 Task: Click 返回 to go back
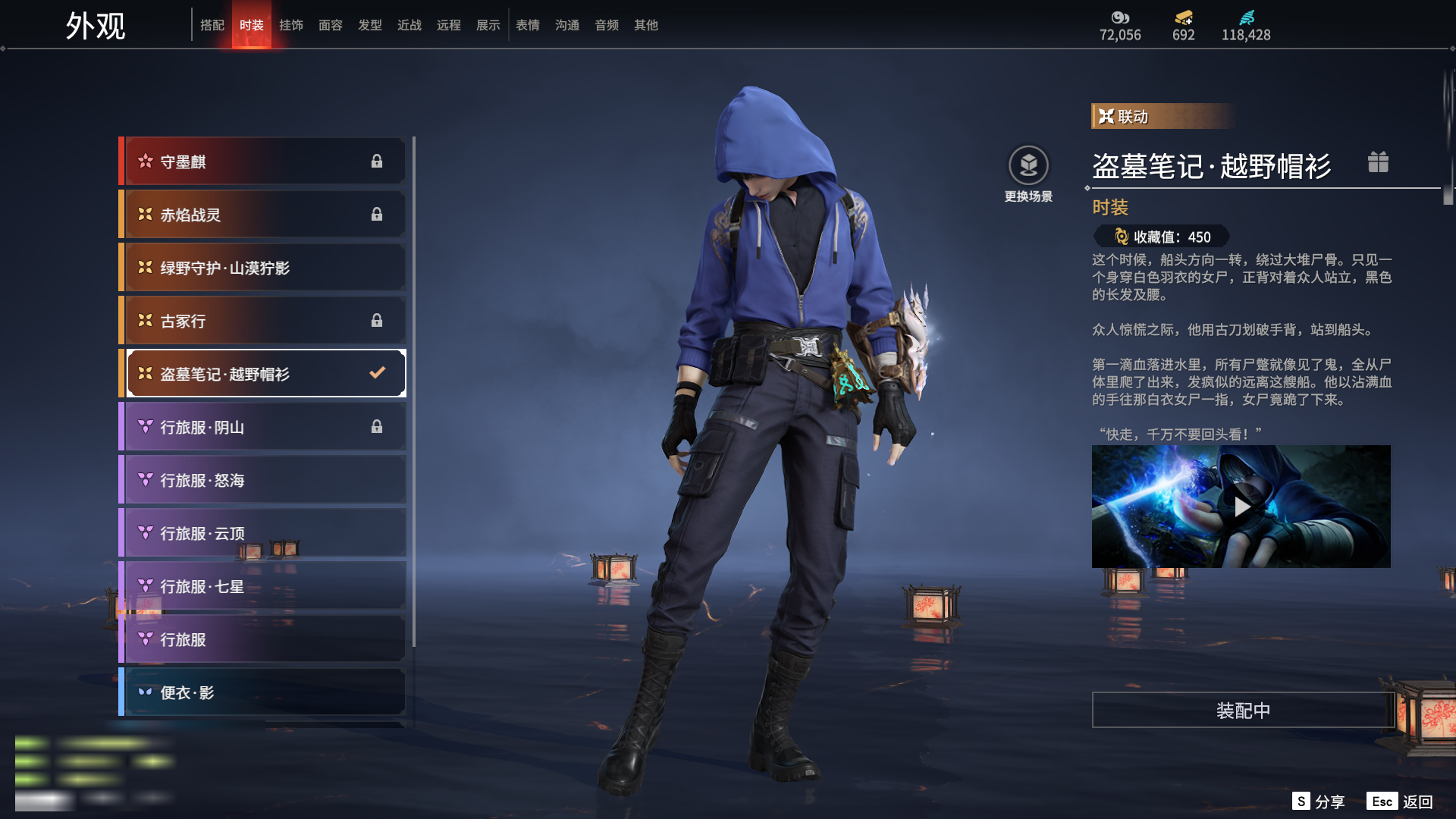point(1401,802)
